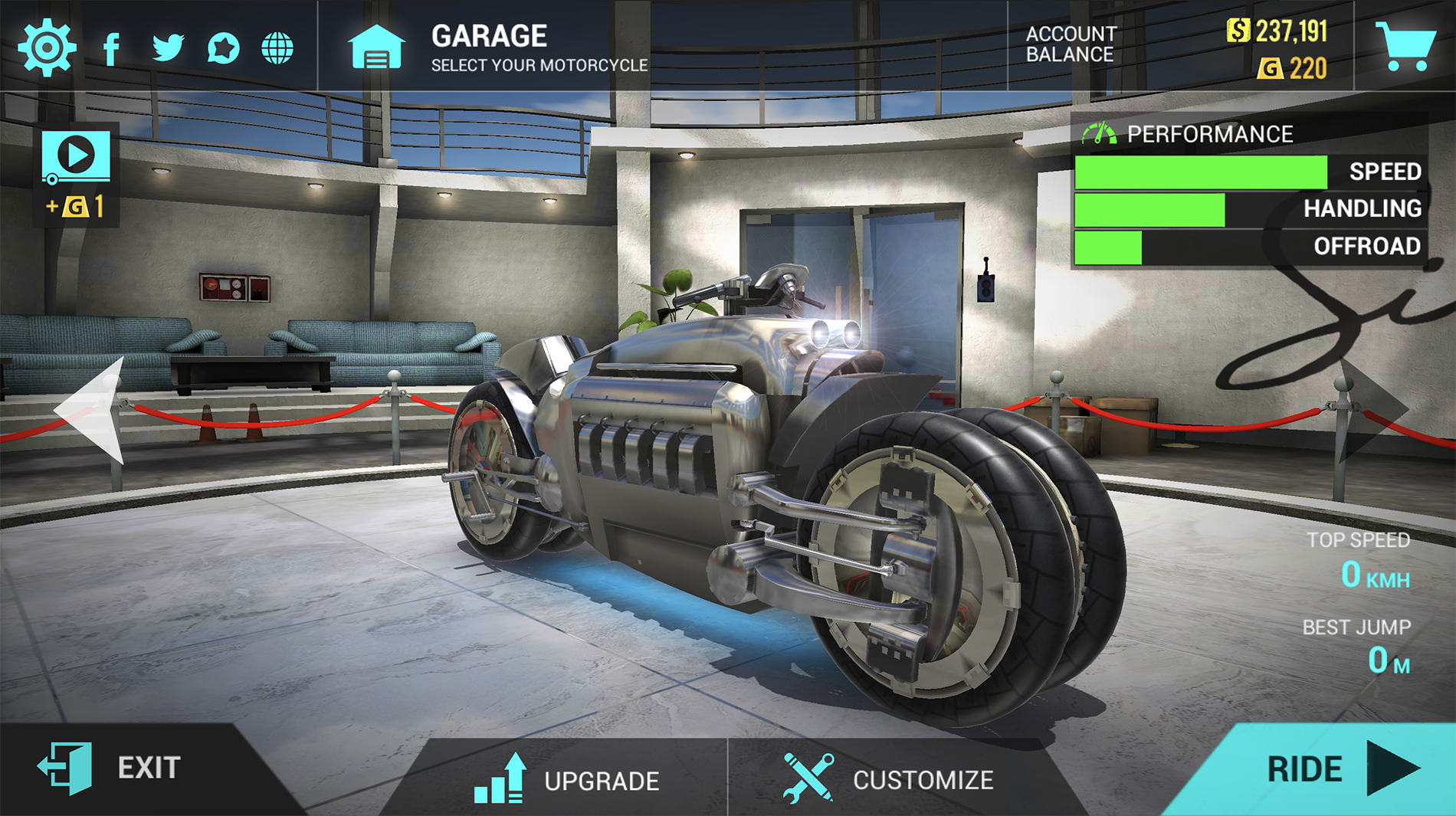This screenshot has height=816, width=1456.
Task: Click the performance speedometer icon
Action: coord(1102,132)
